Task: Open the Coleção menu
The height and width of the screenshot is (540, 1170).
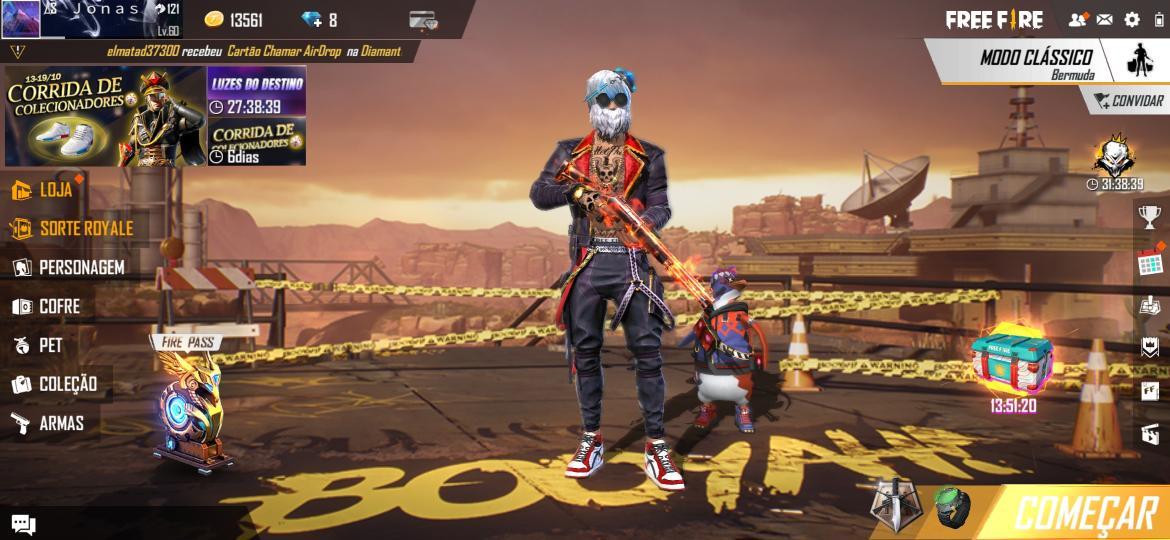Action: coord(55,384)
